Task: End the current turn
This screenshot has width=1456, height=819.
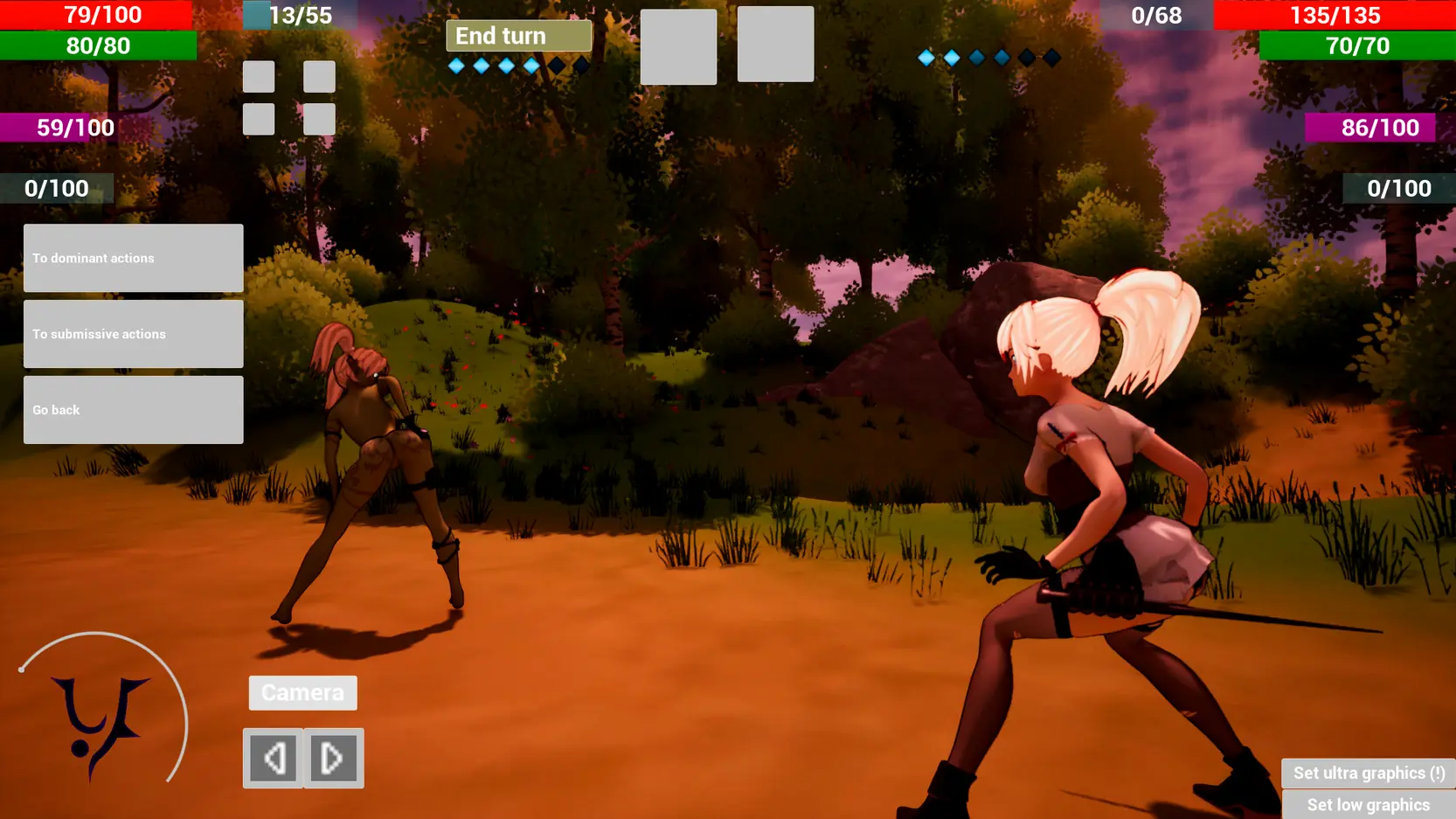Action: click(518, 36)
